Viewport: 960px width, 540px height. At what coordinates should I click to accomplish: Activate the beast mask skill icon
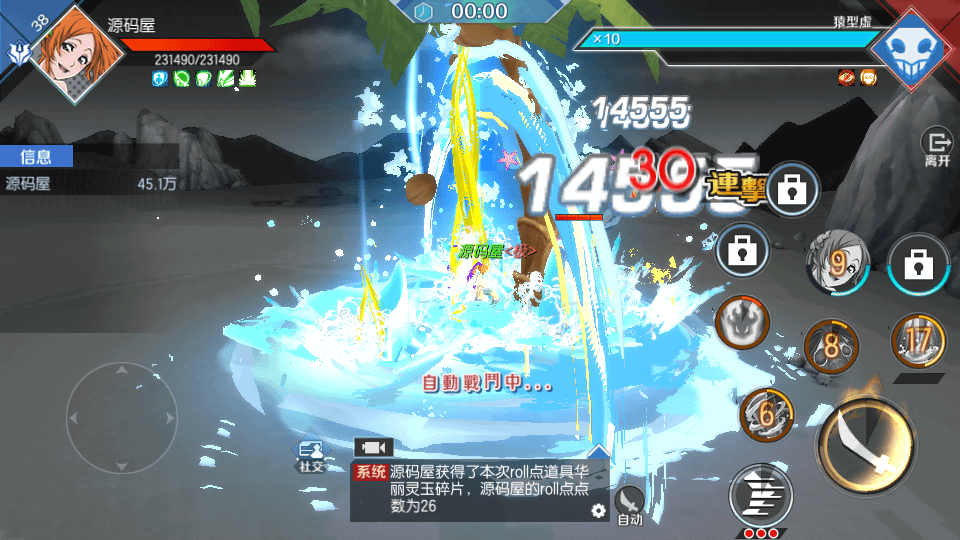(742, 322)
